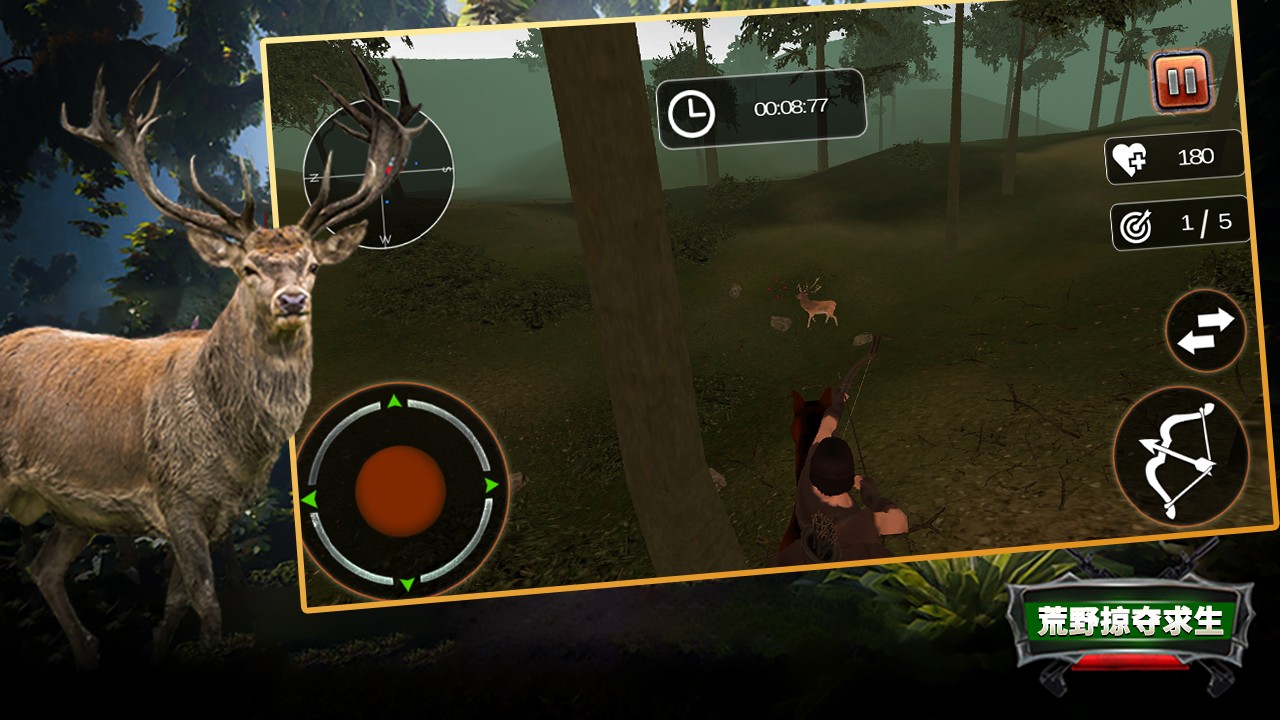Tap the joystick's down arrow
Image resolution: width=1280 pixels, height=720 pixels.
click(407, 583)
